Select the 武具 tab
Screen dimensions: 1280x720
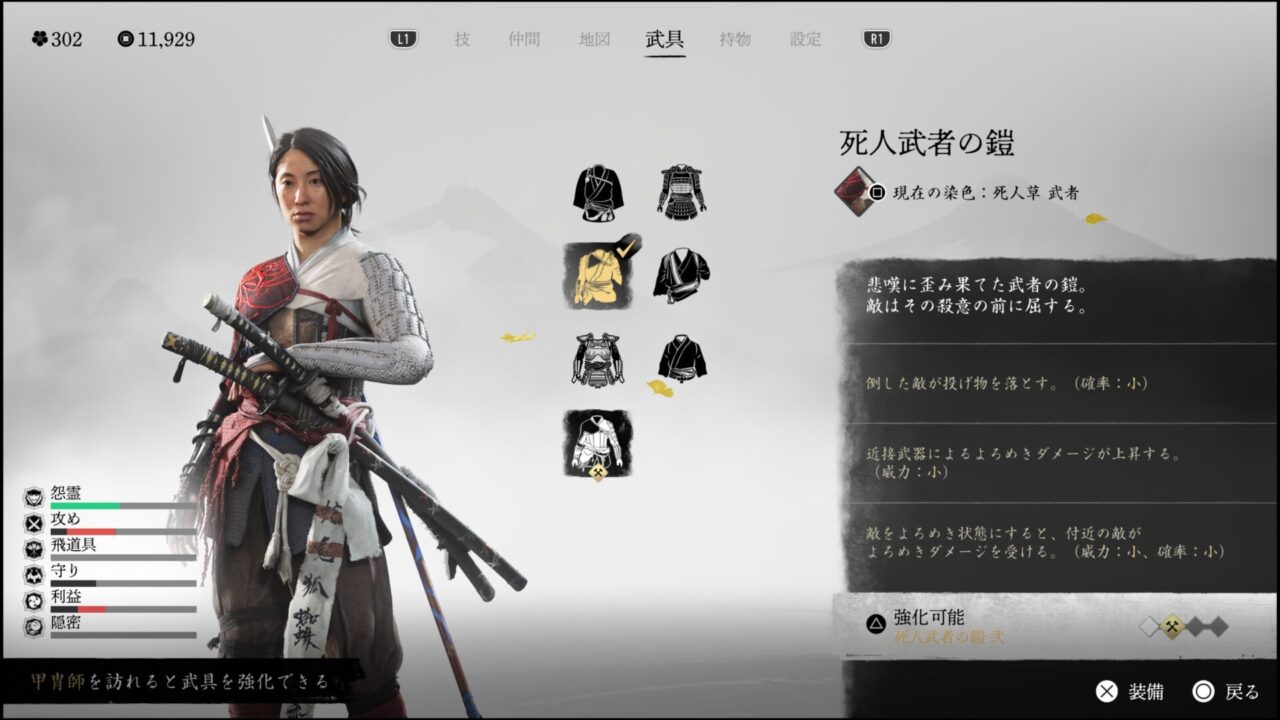coord(665,40)
